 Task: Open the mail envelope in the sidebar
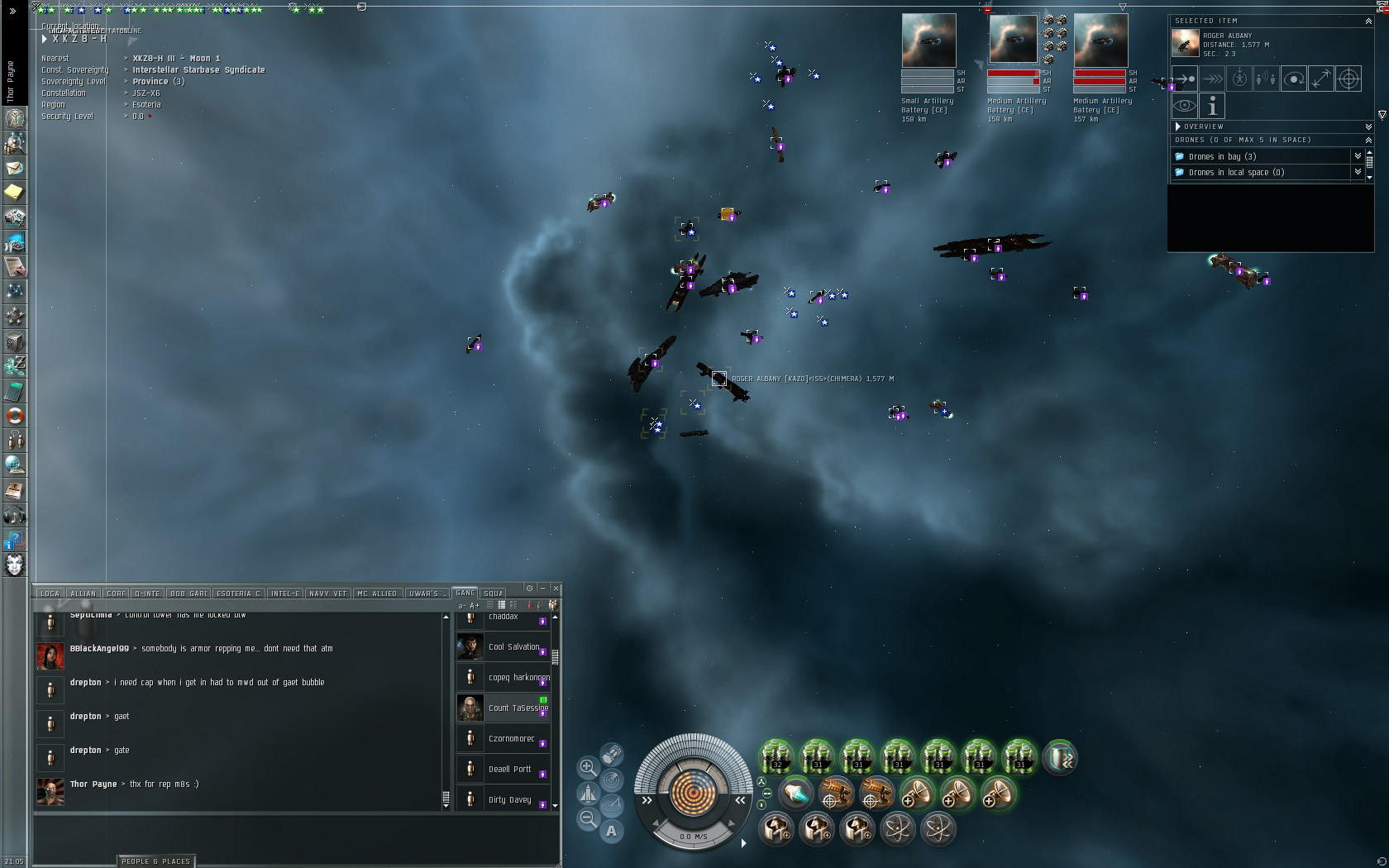tap(14, 168)
